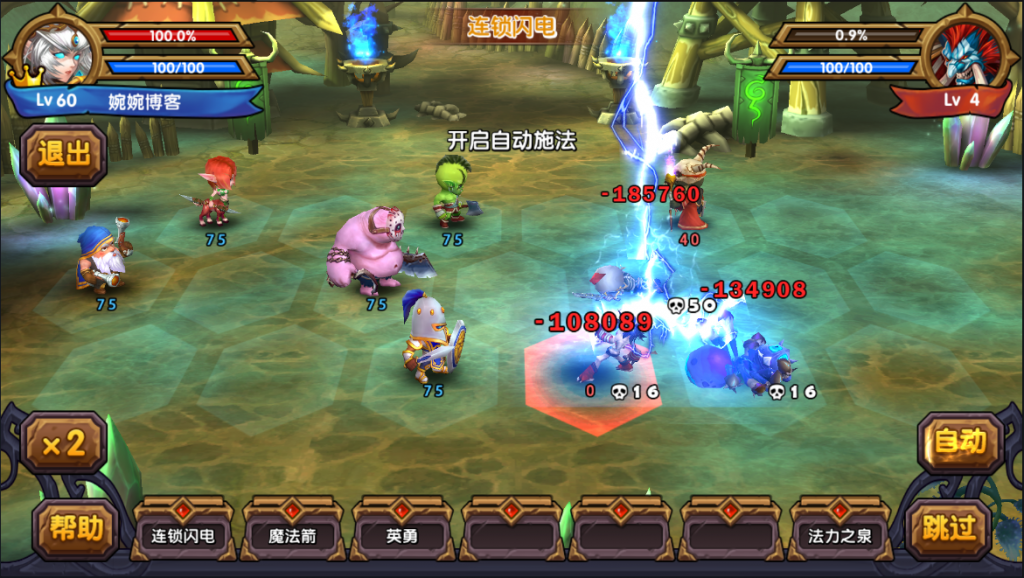Viewport: 1024px width, 578px height.
Task: Use the 法力之泉 spell slot
Action: pos(840,535)
